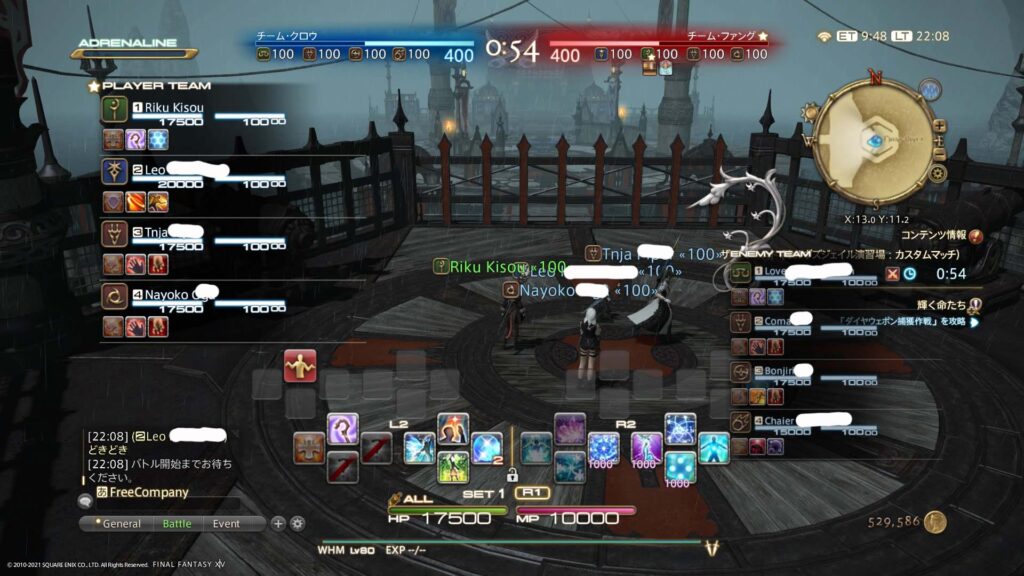
Task: Use the purple staff ability on hotbar
Action: (343, 428)
